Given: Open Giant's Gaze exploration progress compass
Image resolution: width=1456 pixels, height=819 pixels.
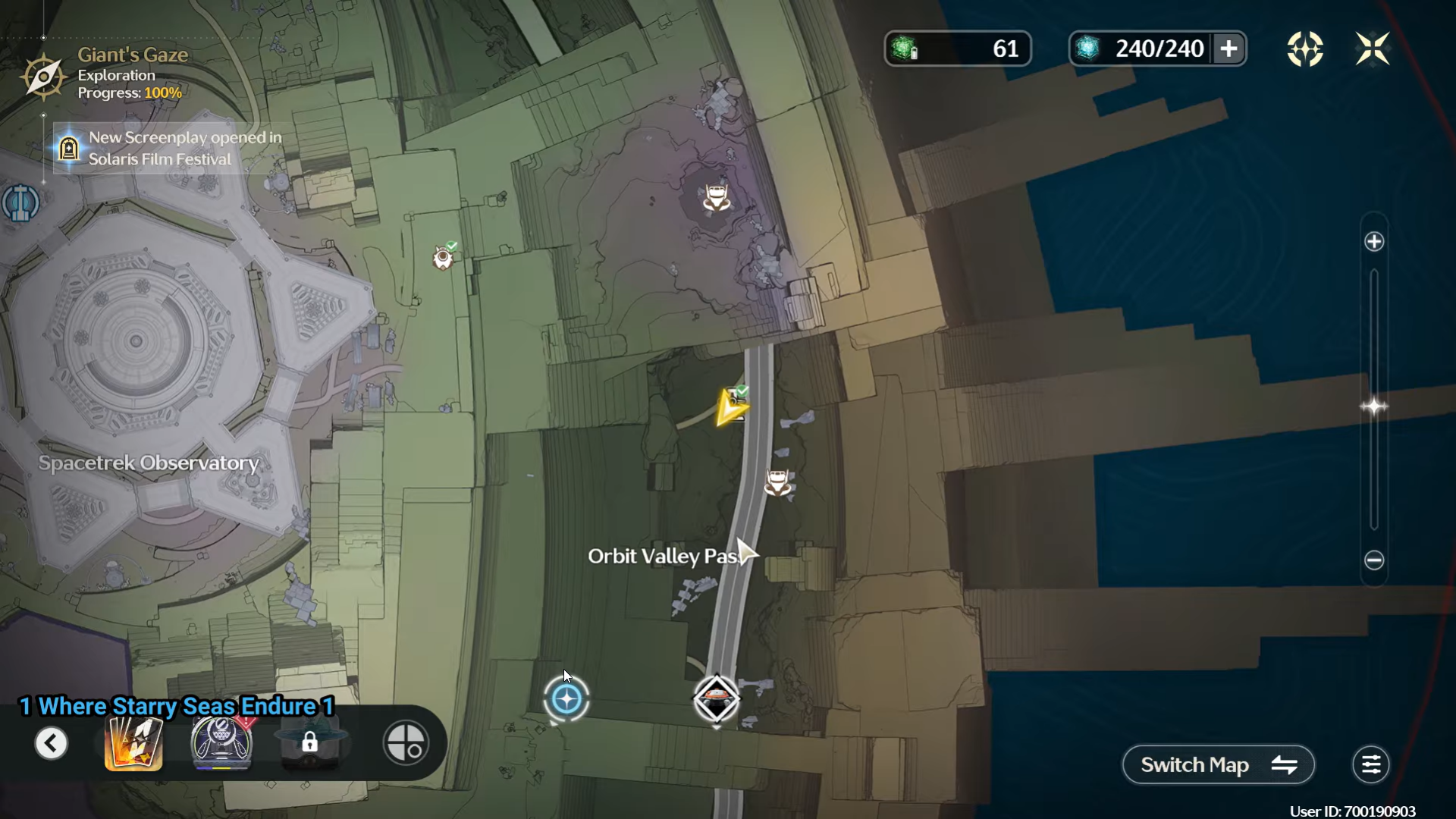Looking at the screenshot, I should click(x=43, y=76).
